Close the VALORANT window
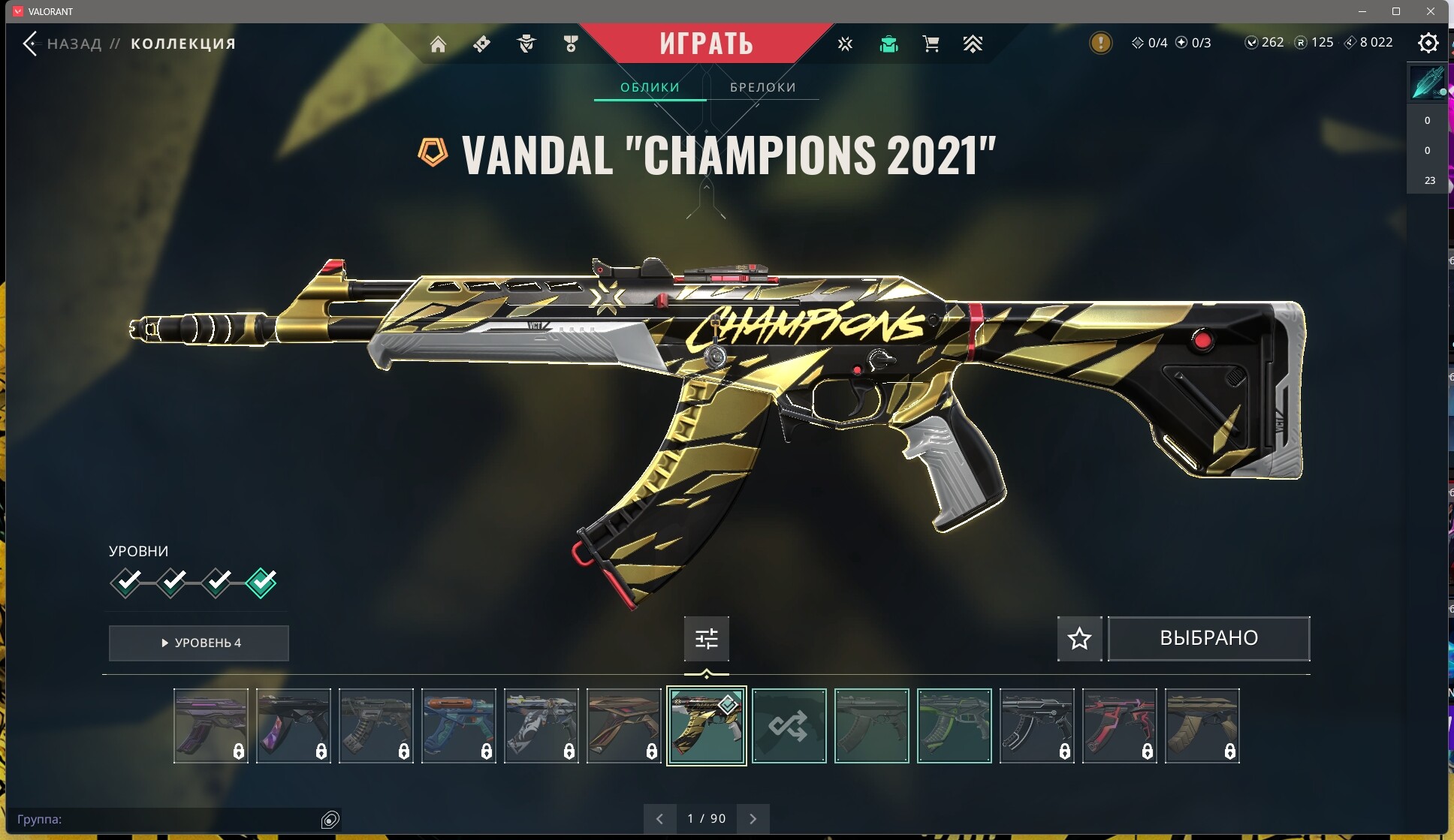Viewport: 1454px width, 840px height. click(1430, 11)
